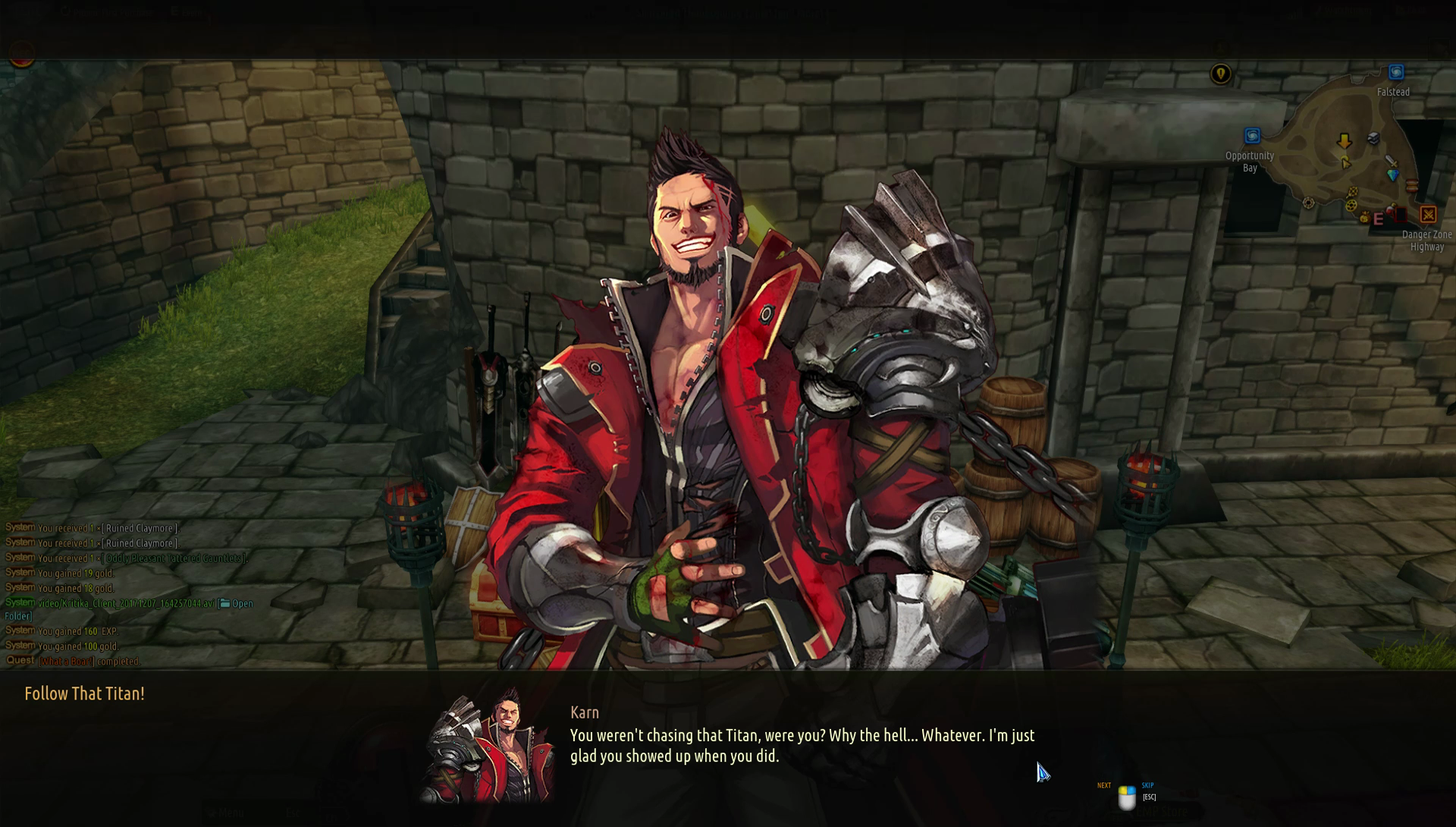Click the sword marker on the map
Image resolution: width=1456 pixels, height=827 pixels.
pos(1391,161)
